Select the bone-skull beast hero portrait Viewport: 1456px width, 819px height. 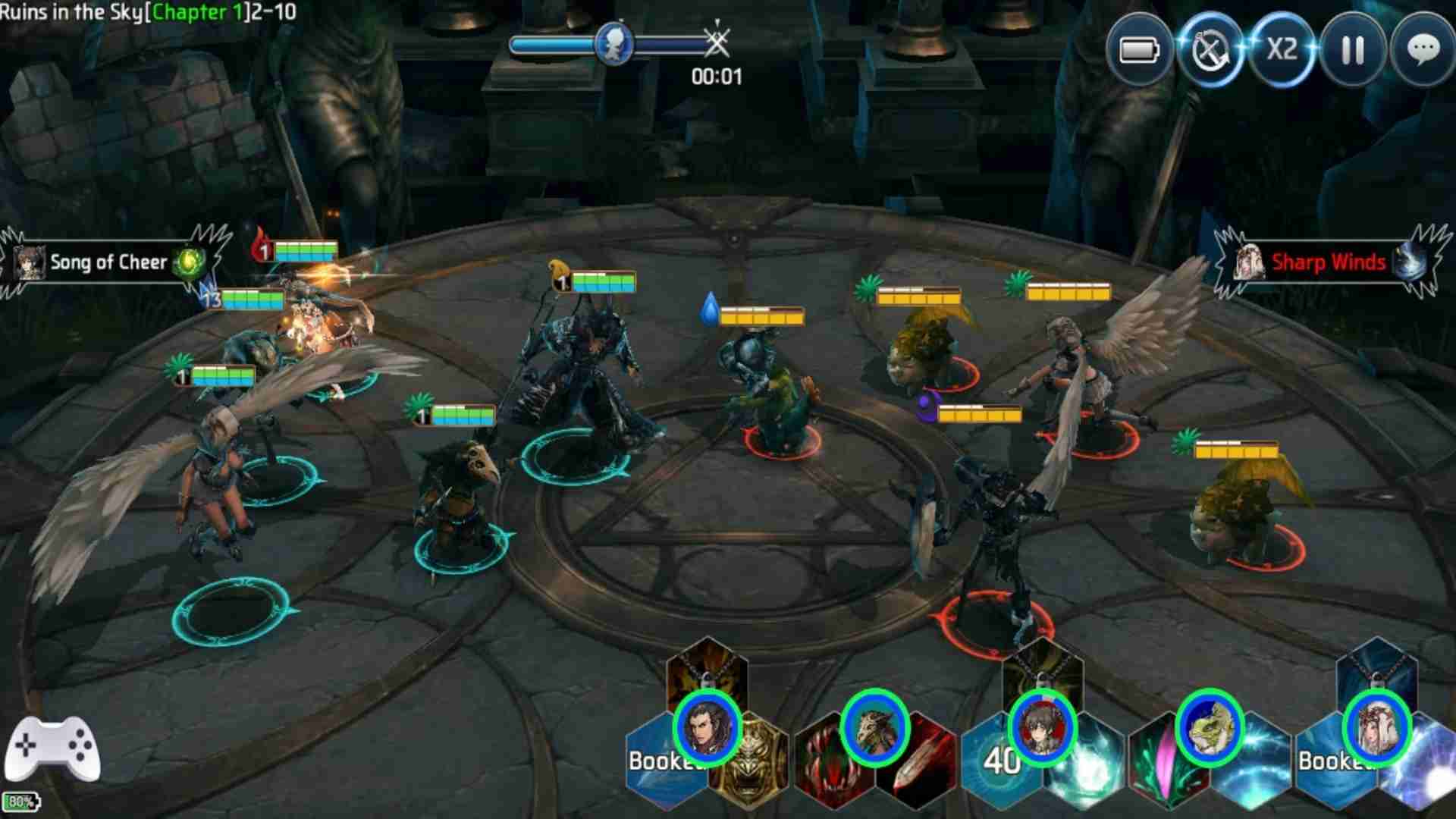point(875,726)
